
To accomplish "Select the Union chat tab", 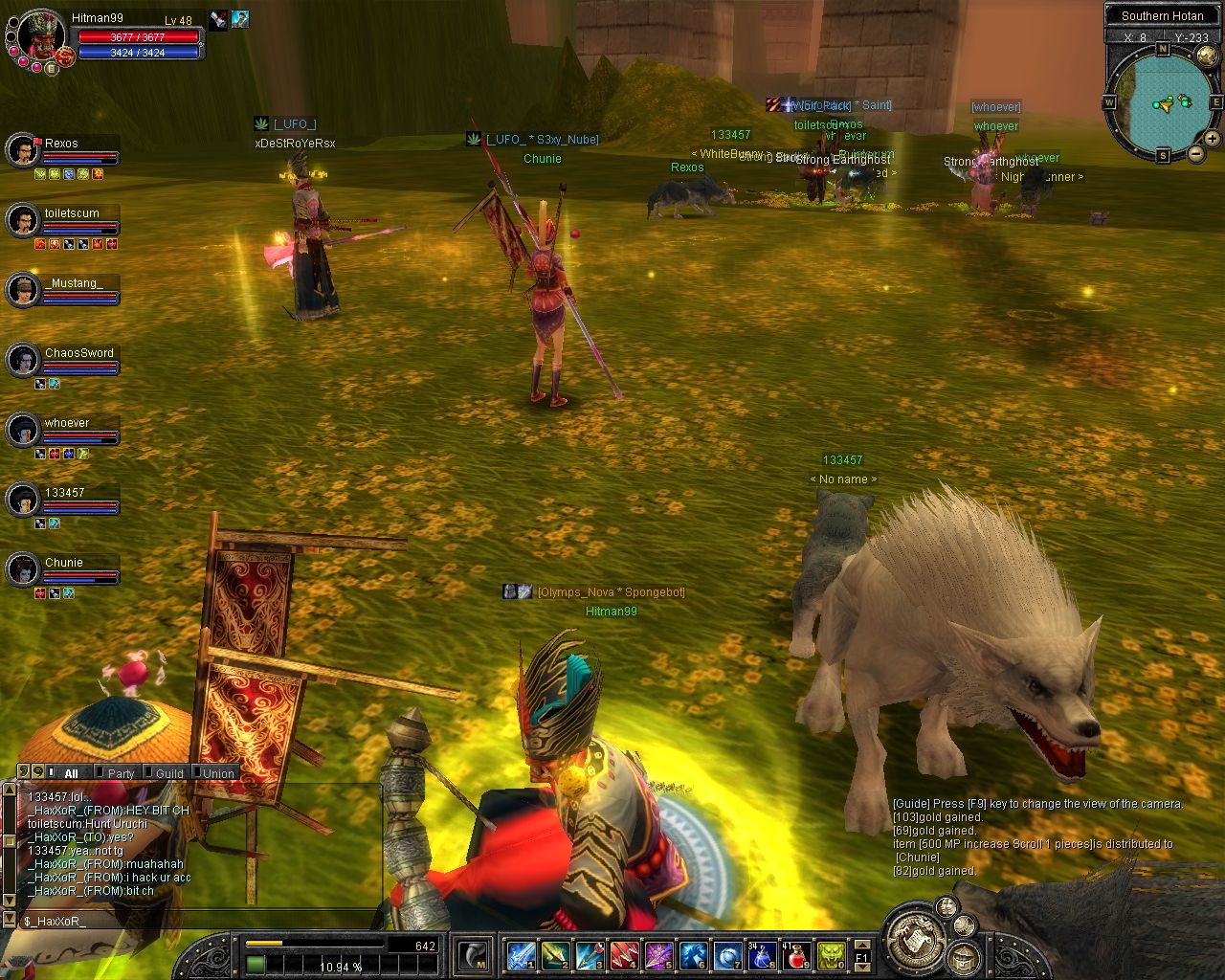I will pos(217,773).
